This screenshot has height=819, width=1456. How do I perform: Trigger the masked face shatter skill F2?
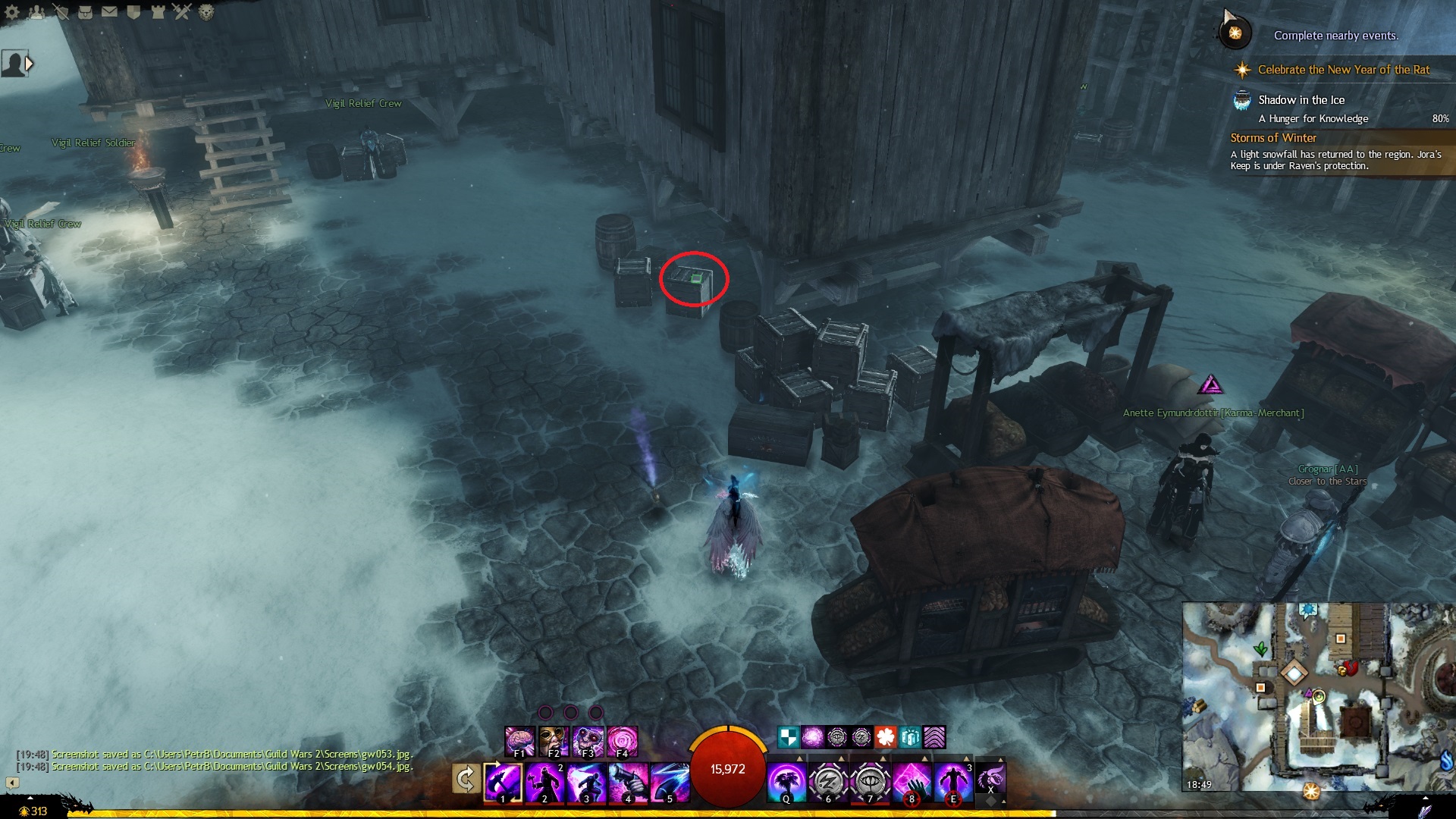(554, 741)
